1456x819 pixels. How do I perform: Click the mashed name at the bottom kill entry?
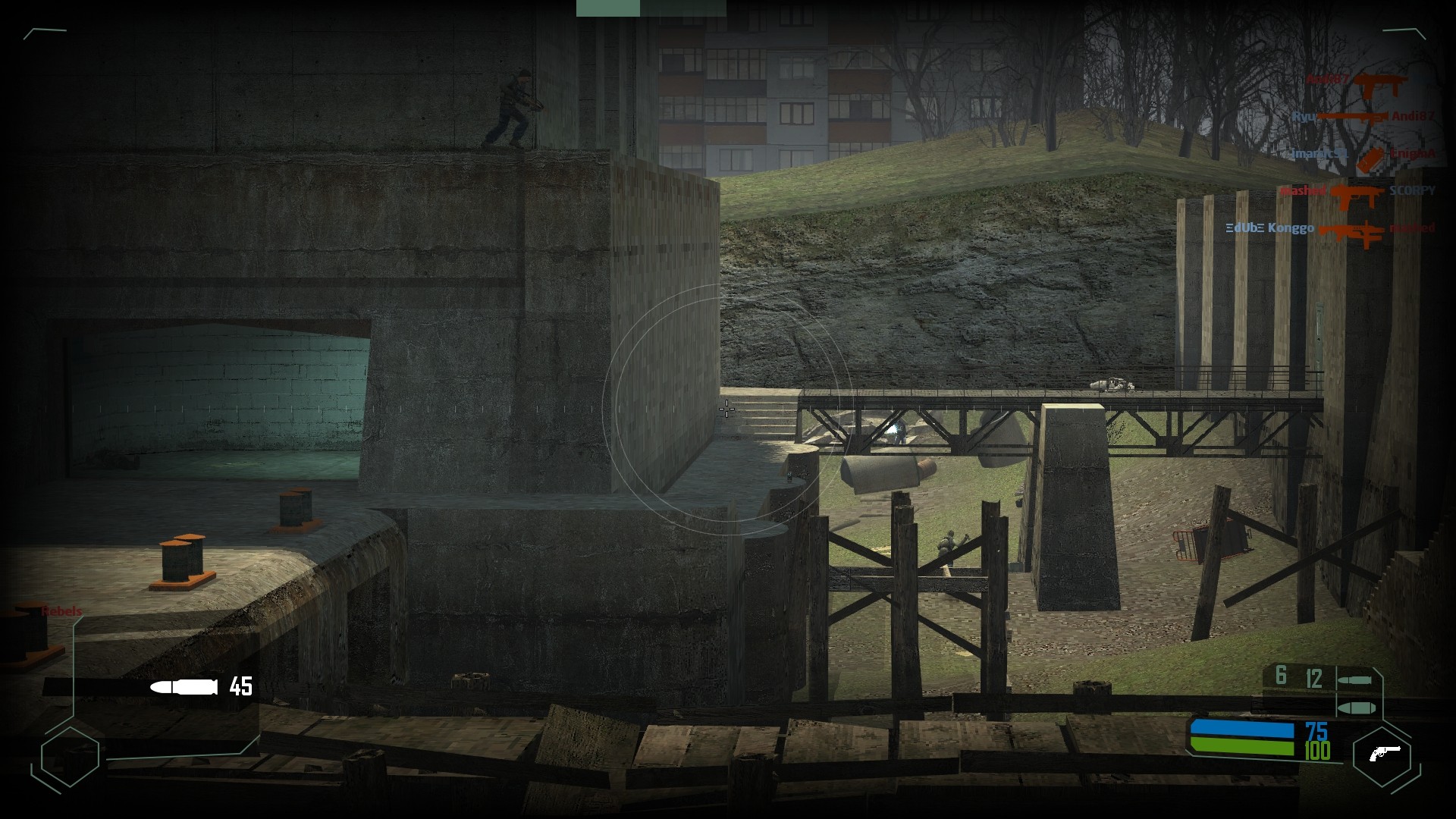1412,228
